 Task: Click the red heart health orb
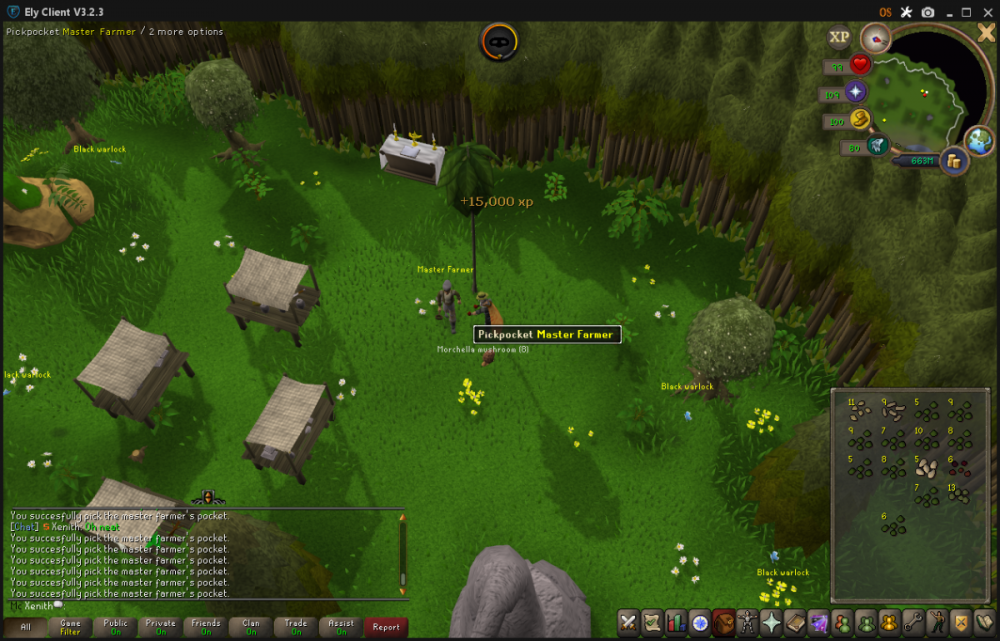(860, 65)
